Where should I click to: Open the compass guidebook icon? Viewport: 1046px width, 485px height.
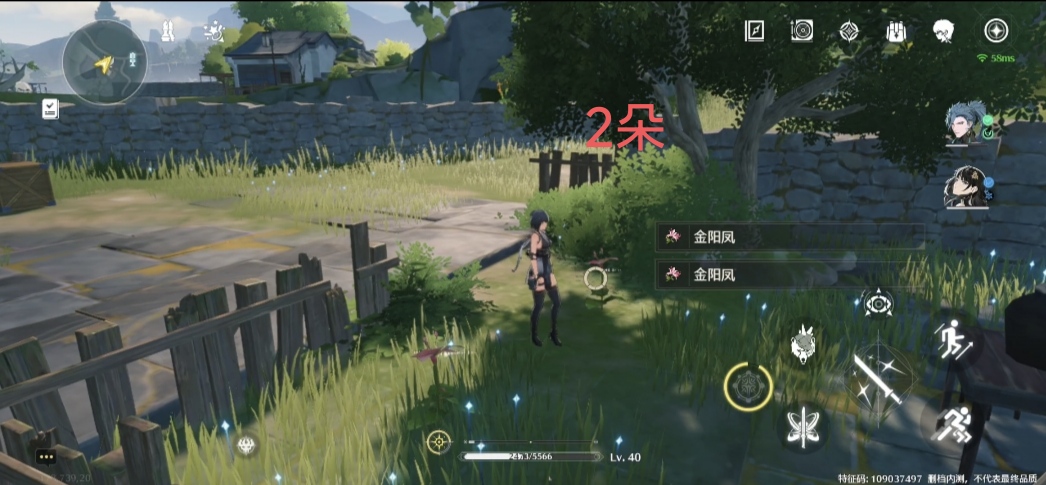754,31
